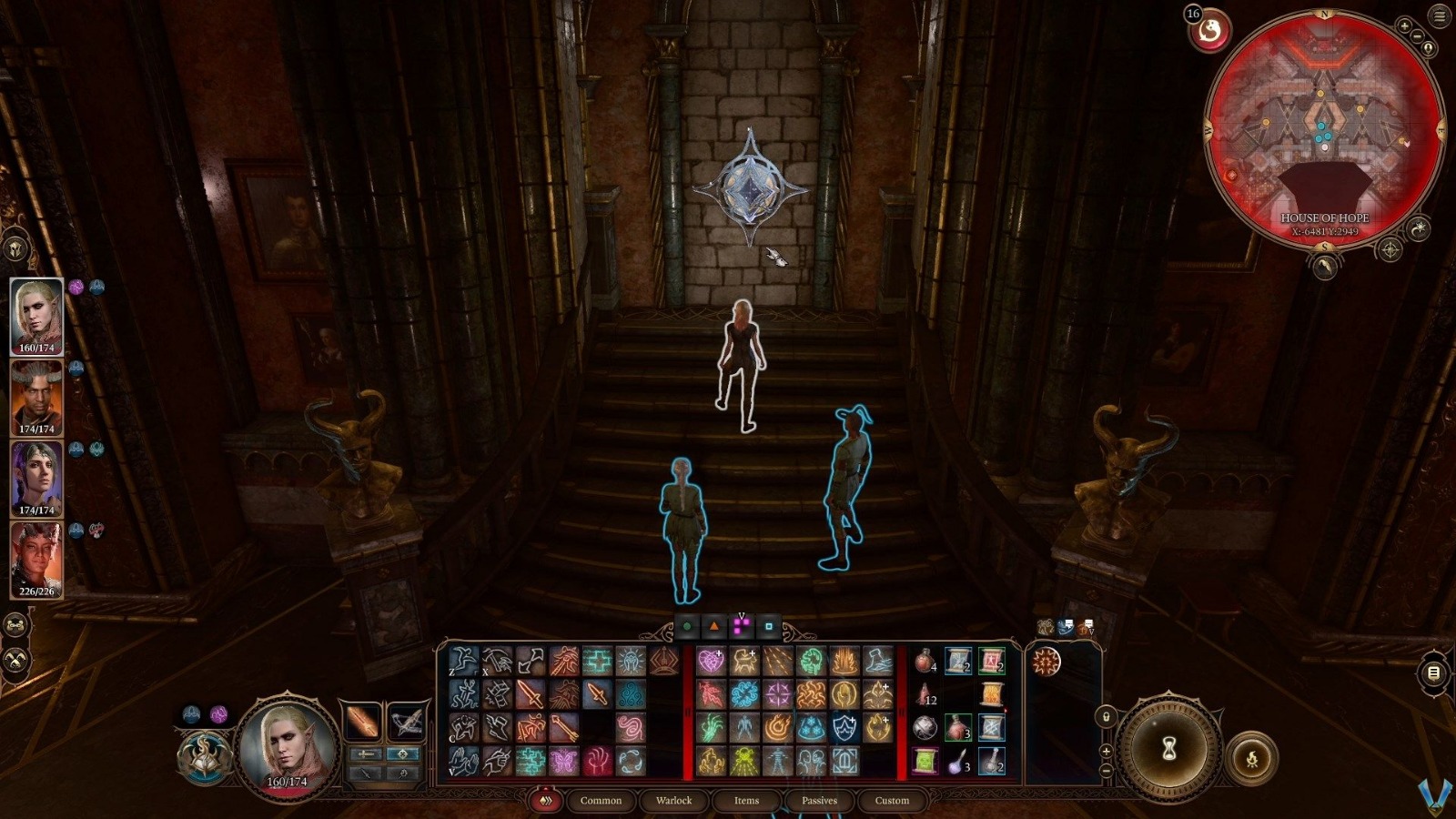Toggle the bonus action filter triangle above hotbar
This screenshot has height=819, width=1456.
click(714, 626)
